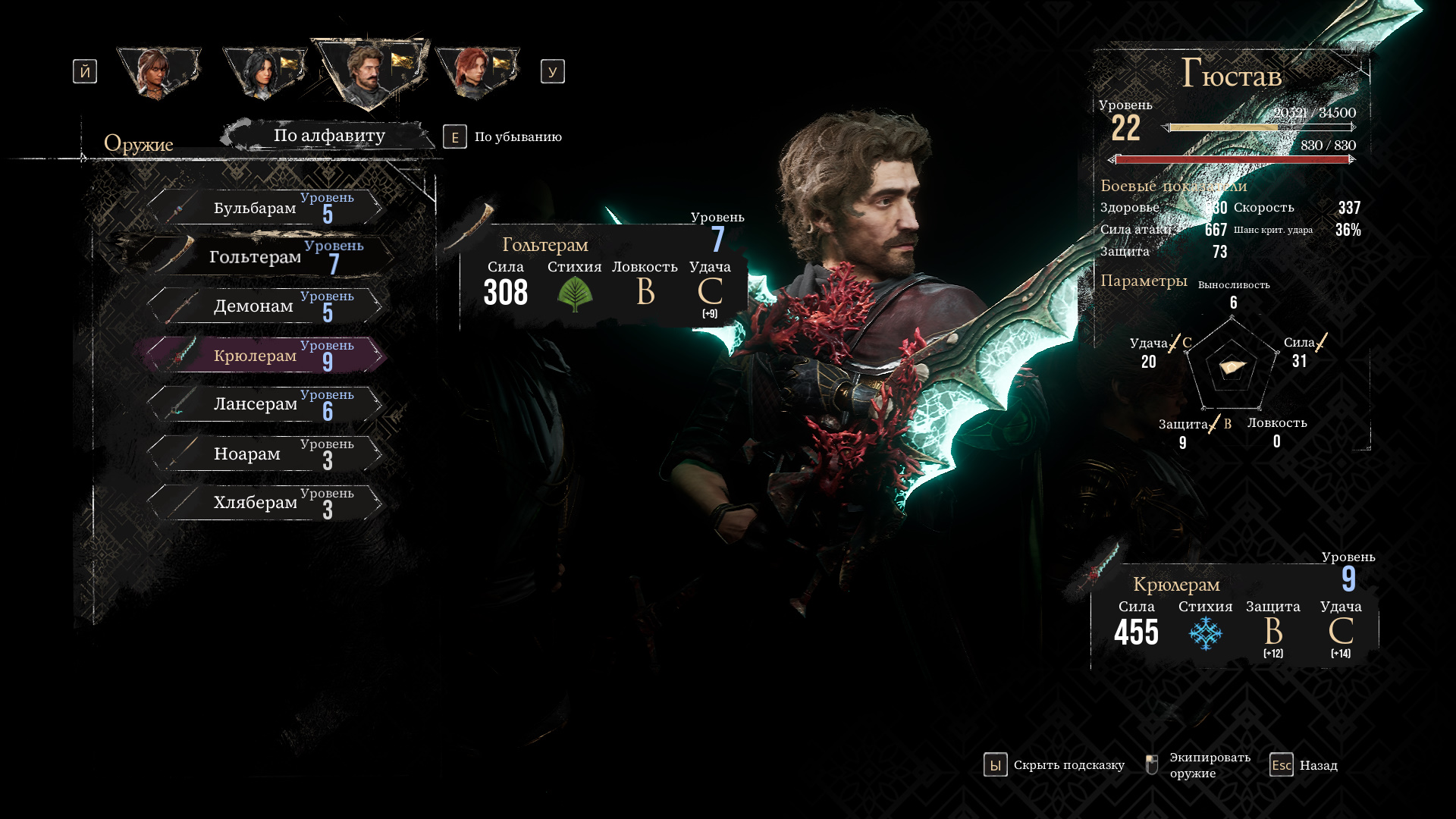Open the 'По алфавиту' sort selector

pos(329,136)
